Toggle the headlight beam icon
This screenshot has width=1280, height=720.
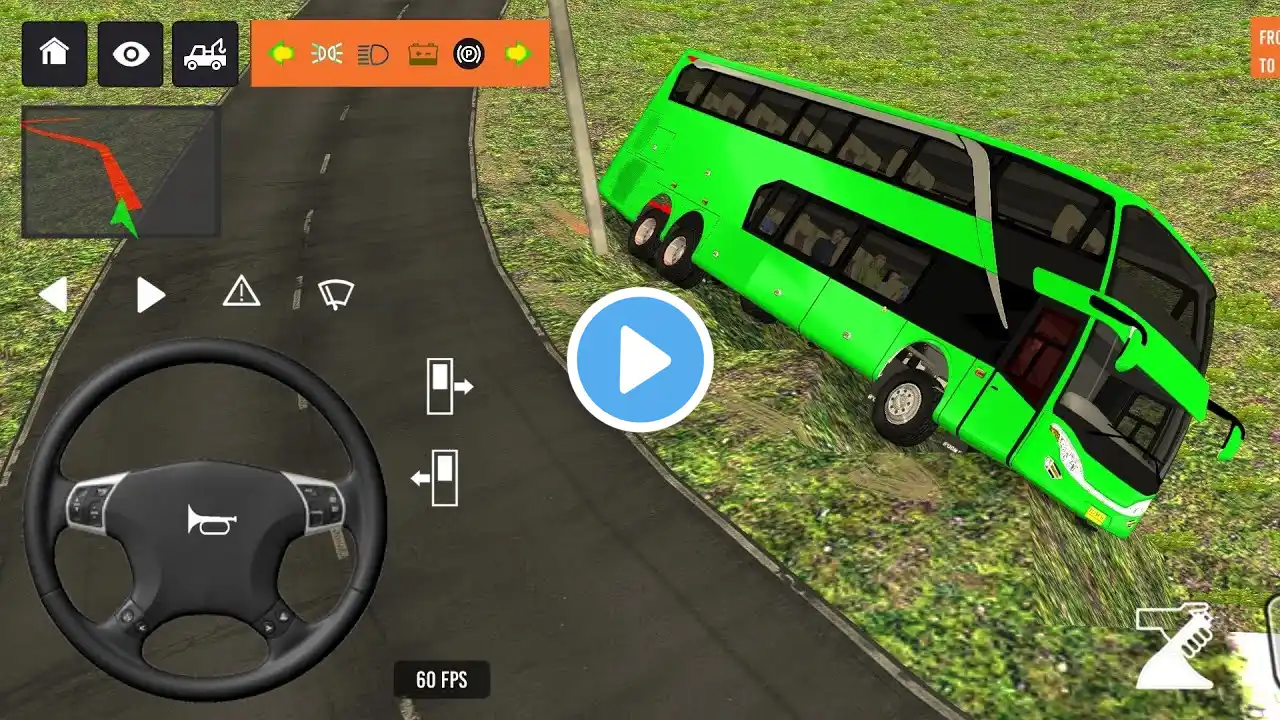373,53
